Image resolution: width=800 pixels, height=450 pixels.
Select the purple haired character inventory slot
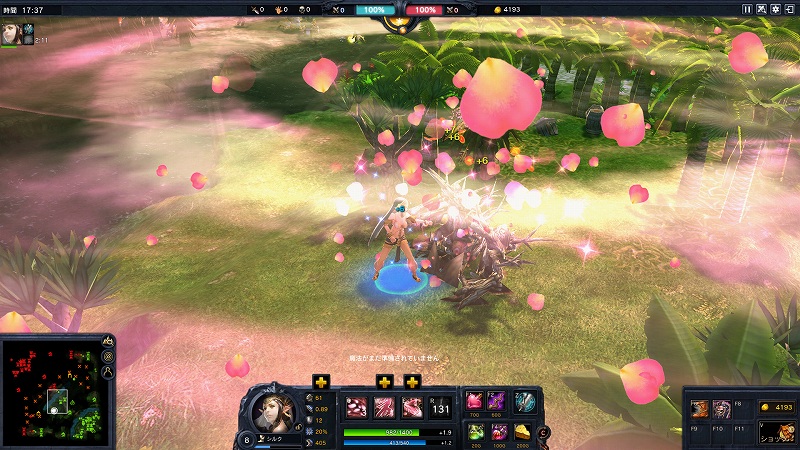722,409
